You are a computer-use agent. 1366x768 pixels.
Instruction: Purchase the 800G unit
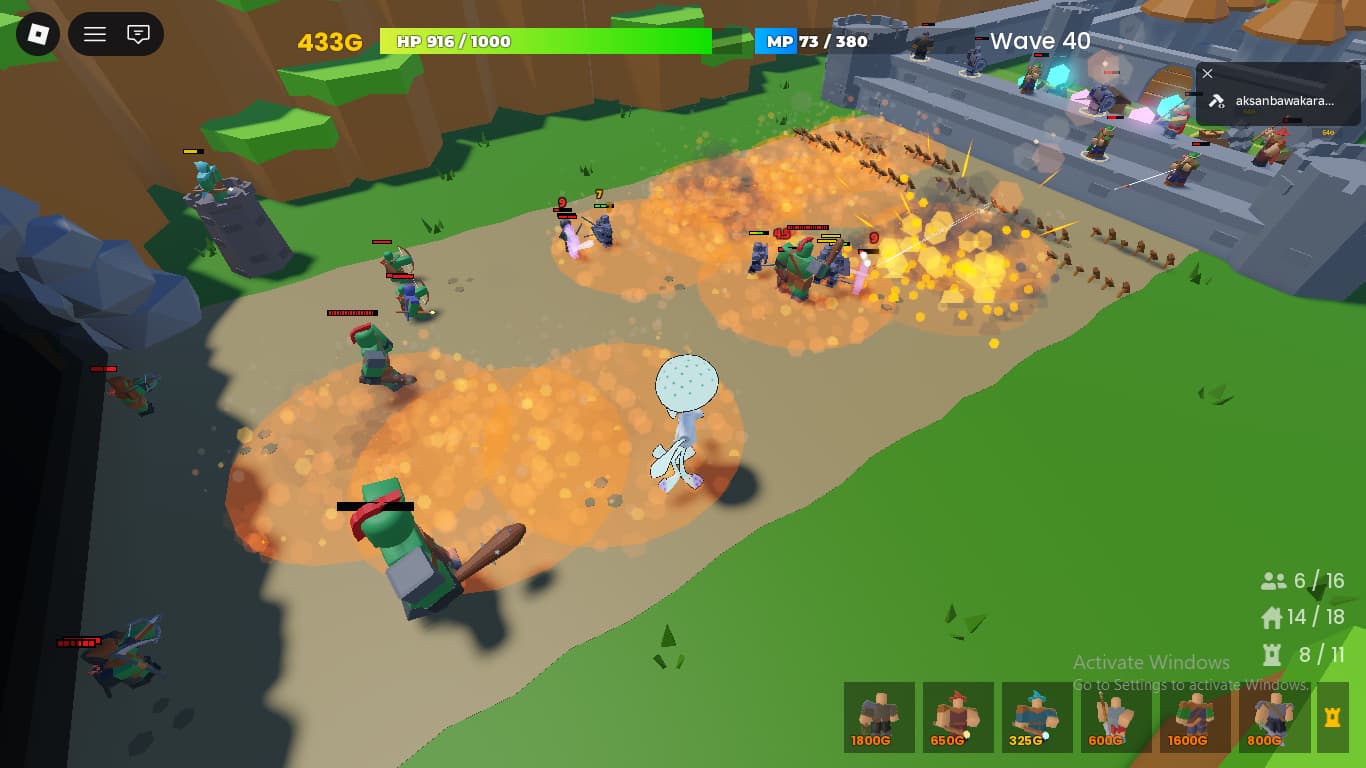coord(1274,717)
